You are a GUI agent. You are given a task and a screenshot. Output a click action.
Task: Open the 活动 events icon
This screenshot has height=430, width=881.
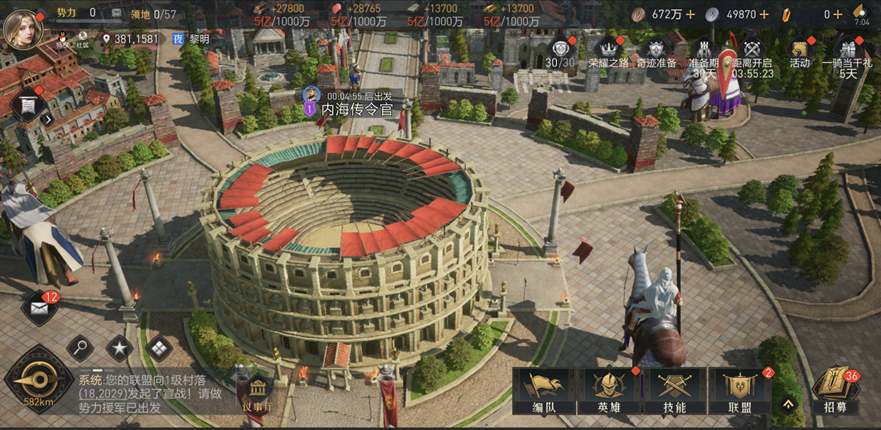(x=799, y=52)
